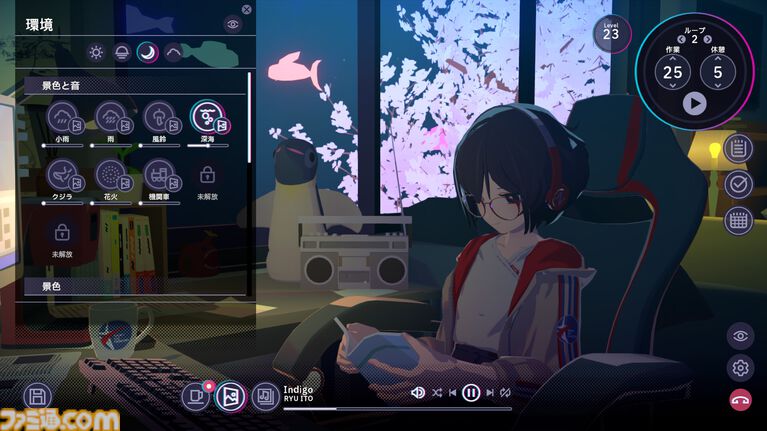This screenshot has height=431, width=767.
Task: Enable the クジラ whale scenery
Action: click(x=63, y=175)
